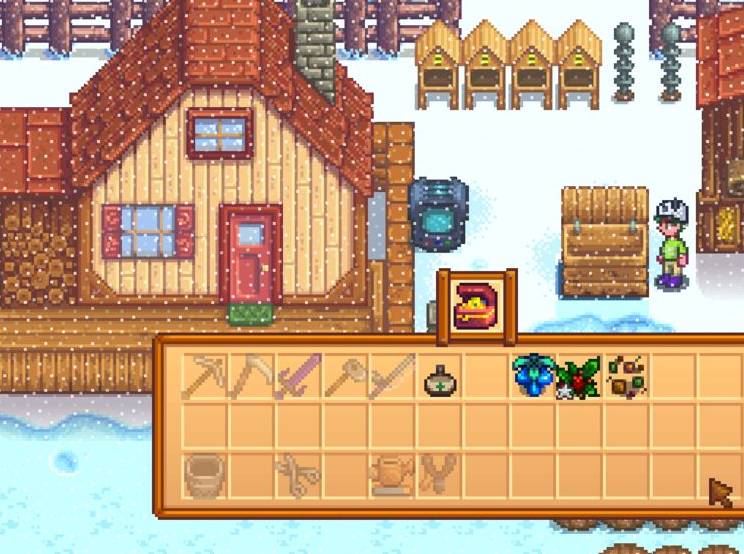Choose the scythe tool slot
The image size is (744, 554).
point(251,377)
